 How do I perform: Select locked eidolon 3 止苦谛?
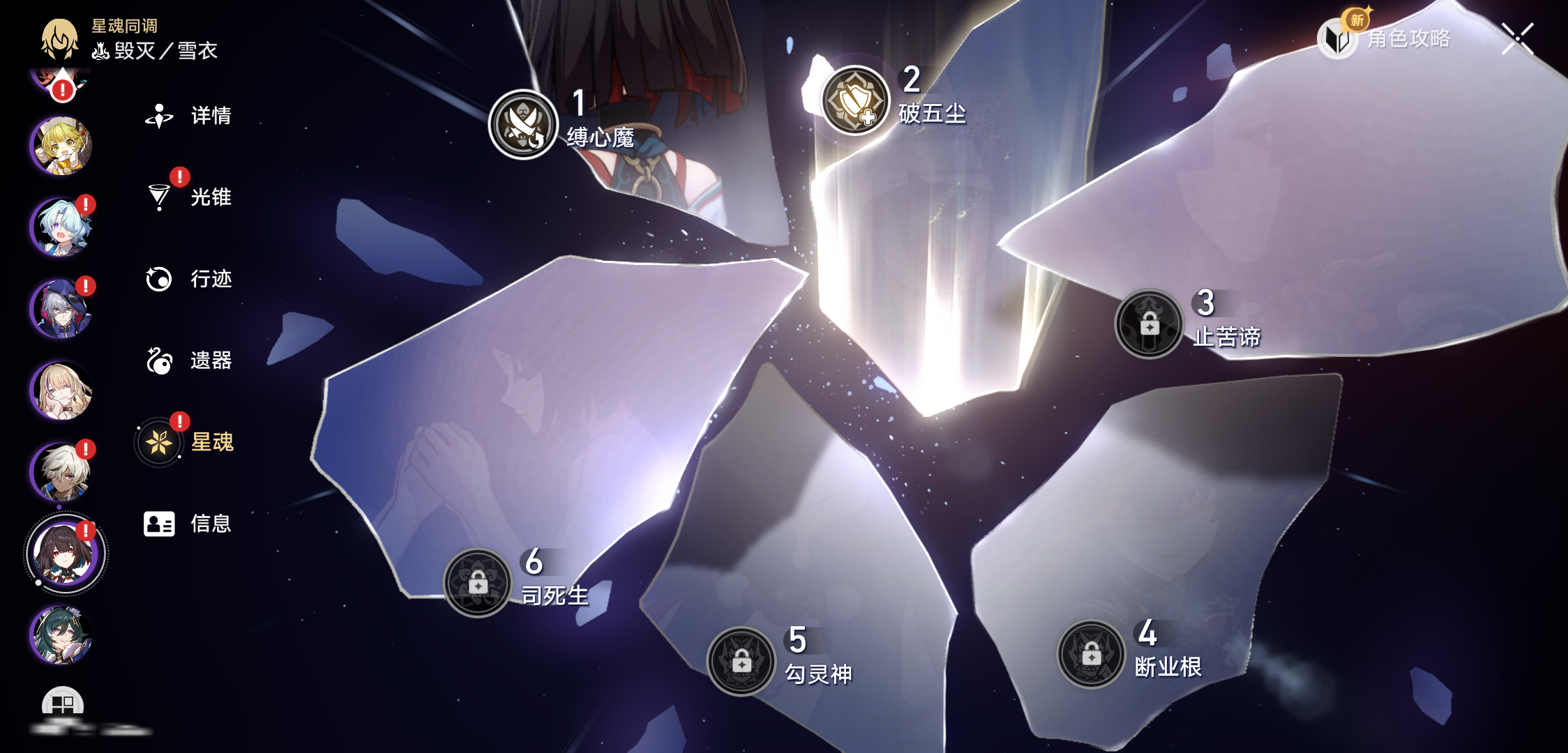coord(1149,324)
